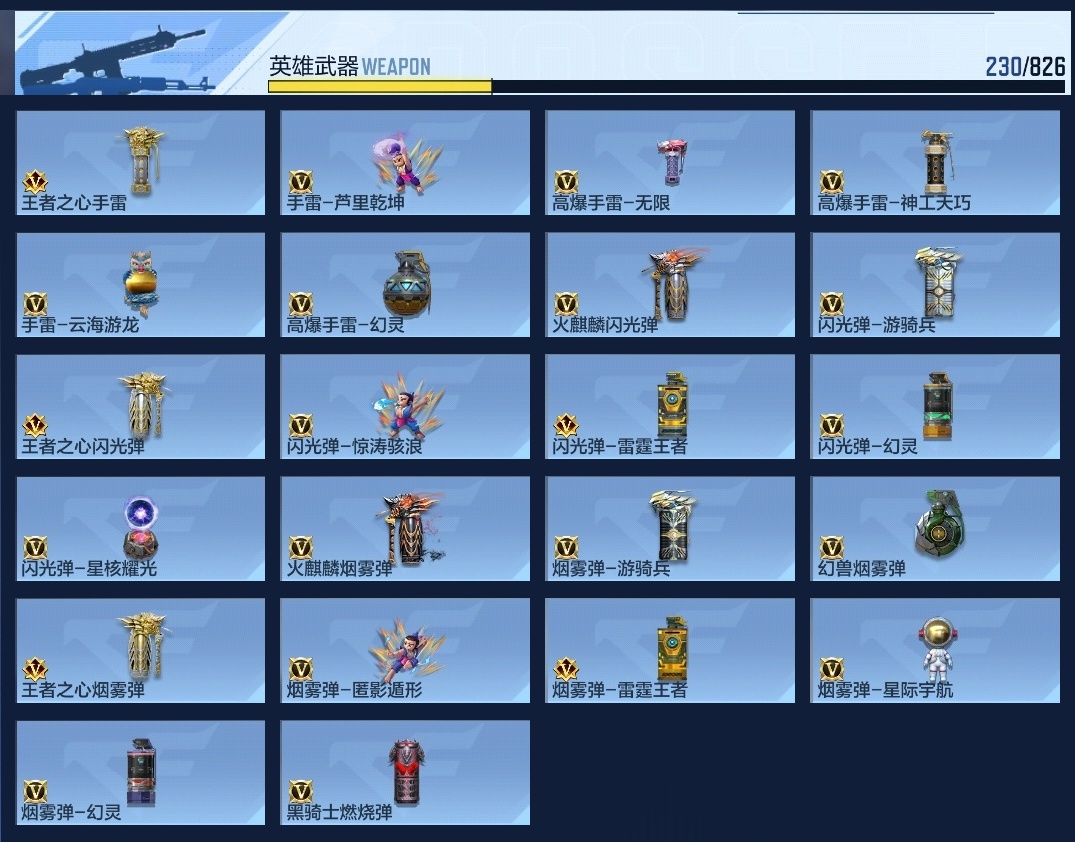
Task: Choose 烟雾弹-游骑兵 smoke grenade
Action: pyautogui.click(x=670, y=528)
